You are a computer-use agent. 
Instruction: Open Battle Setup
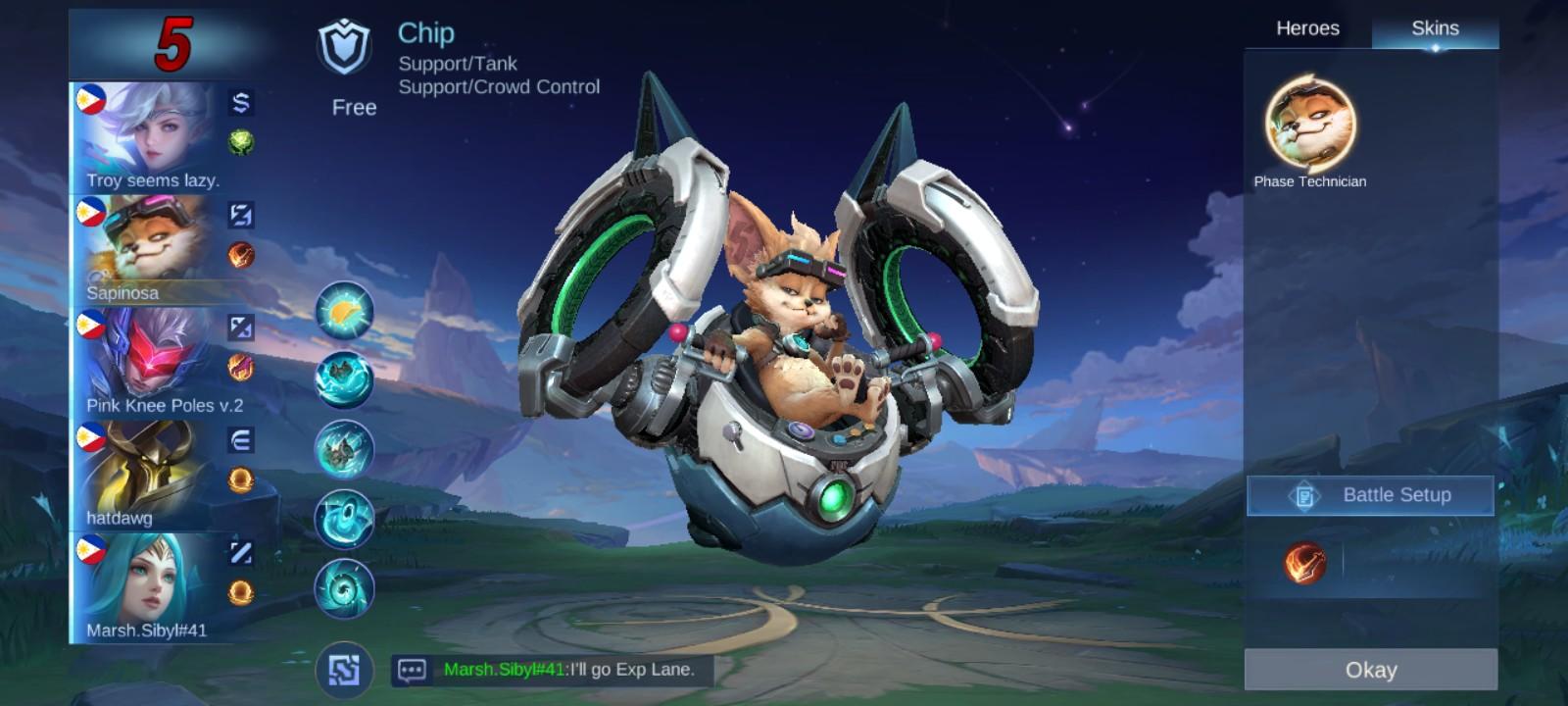pyautogui.click(x=1369, y=495)
